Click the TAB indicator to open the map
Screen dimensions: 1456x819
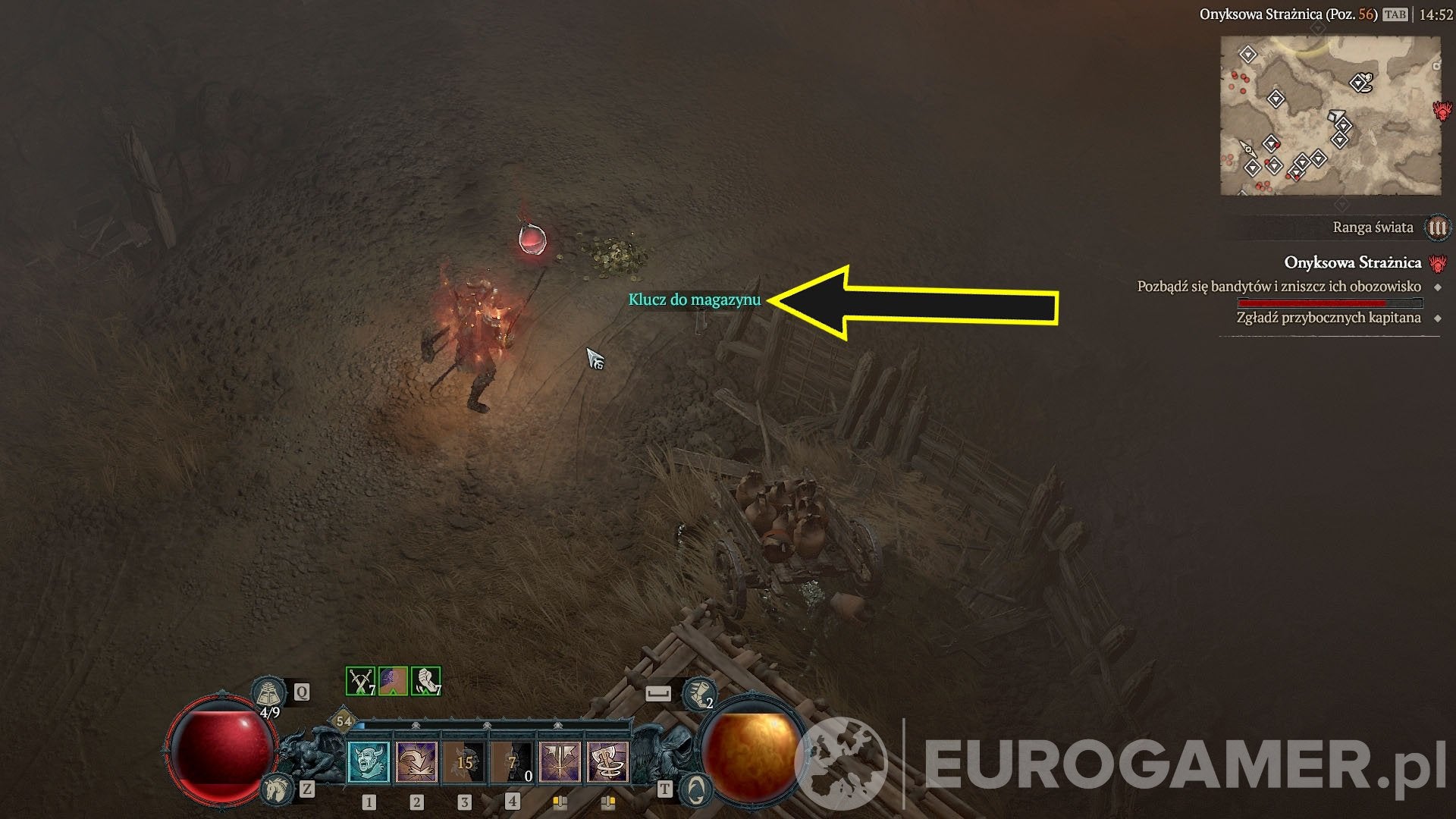tap(1395, 15)
